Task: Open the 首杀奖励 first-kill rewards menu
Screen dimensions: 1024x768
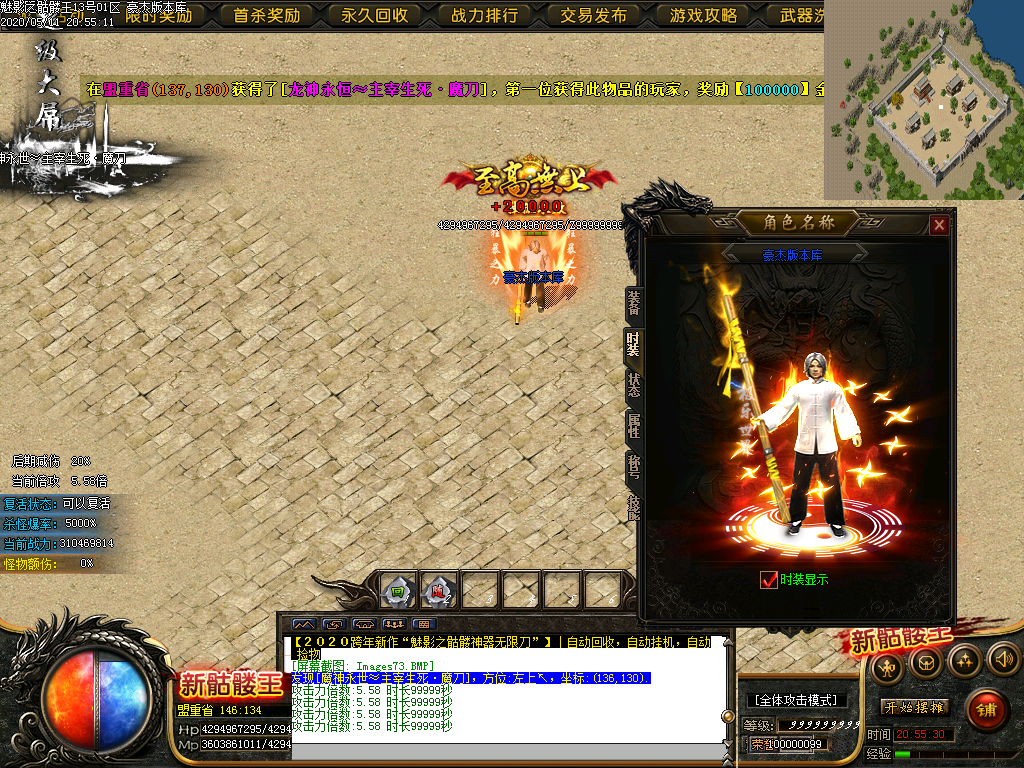Action: (x=267, y=15)
